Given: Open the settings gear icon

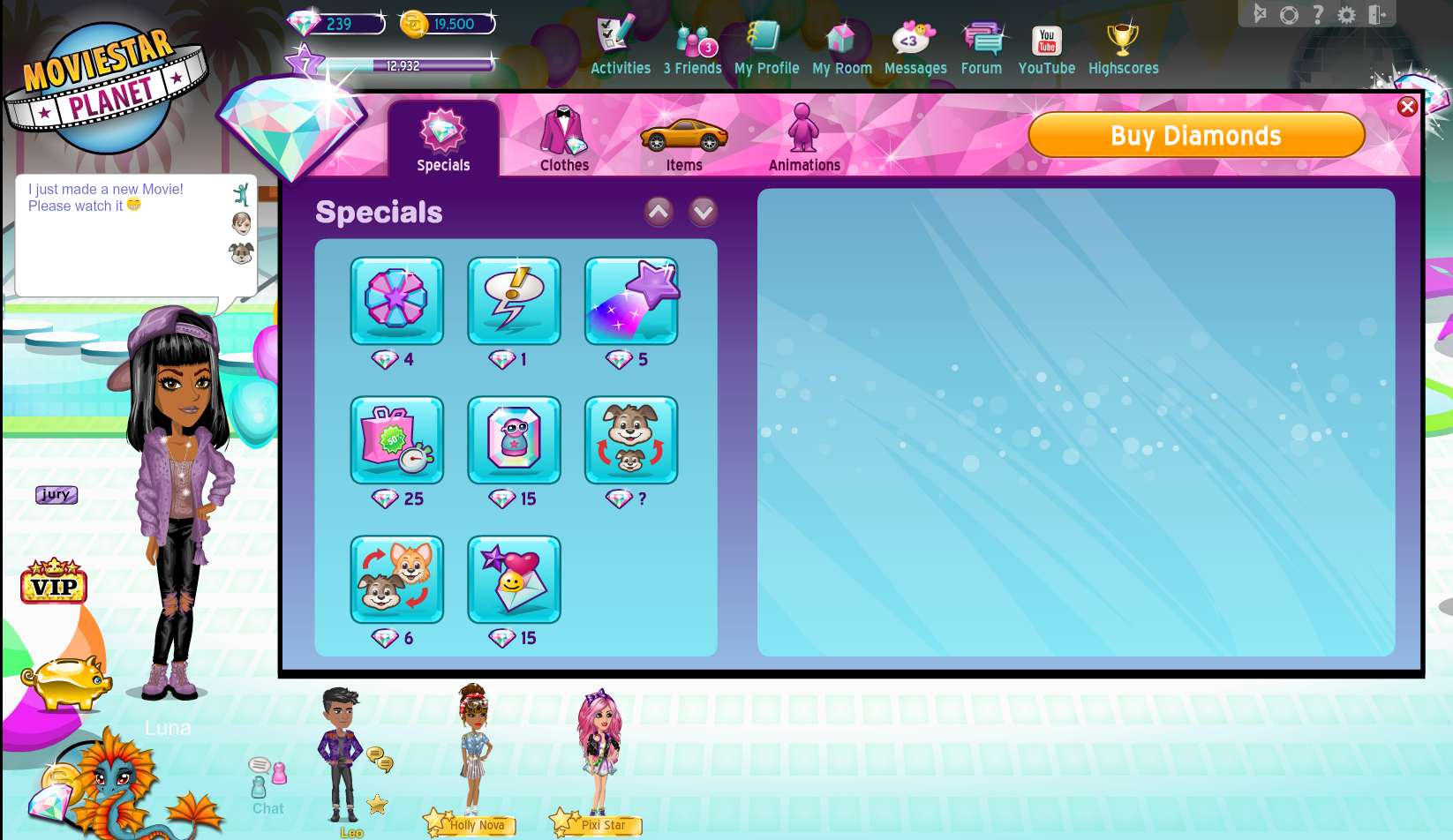Looking at the screenshot, I should click(x=1346, y=15).
